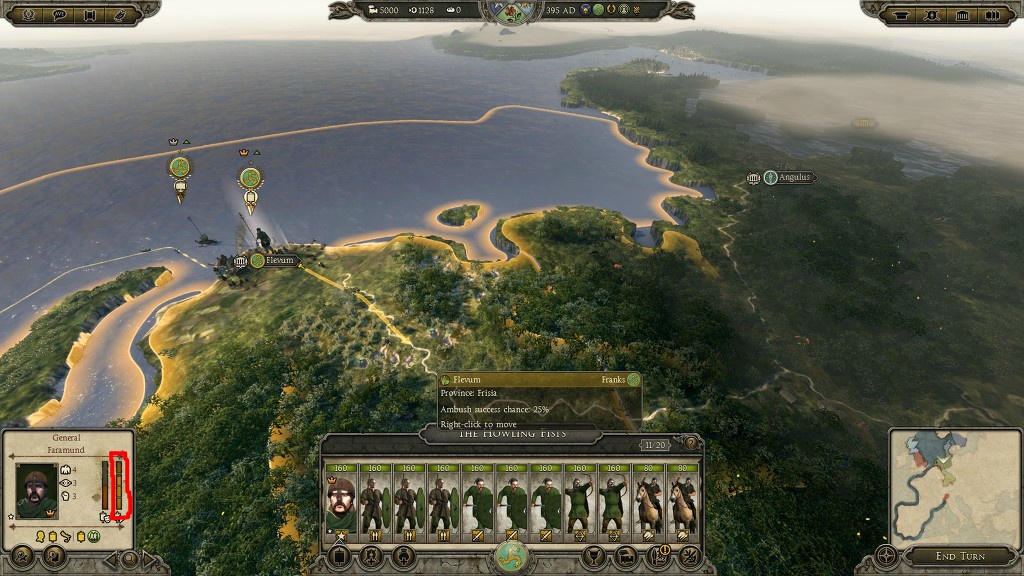Go to the previous general with left arrow

(x=111, y=557)
